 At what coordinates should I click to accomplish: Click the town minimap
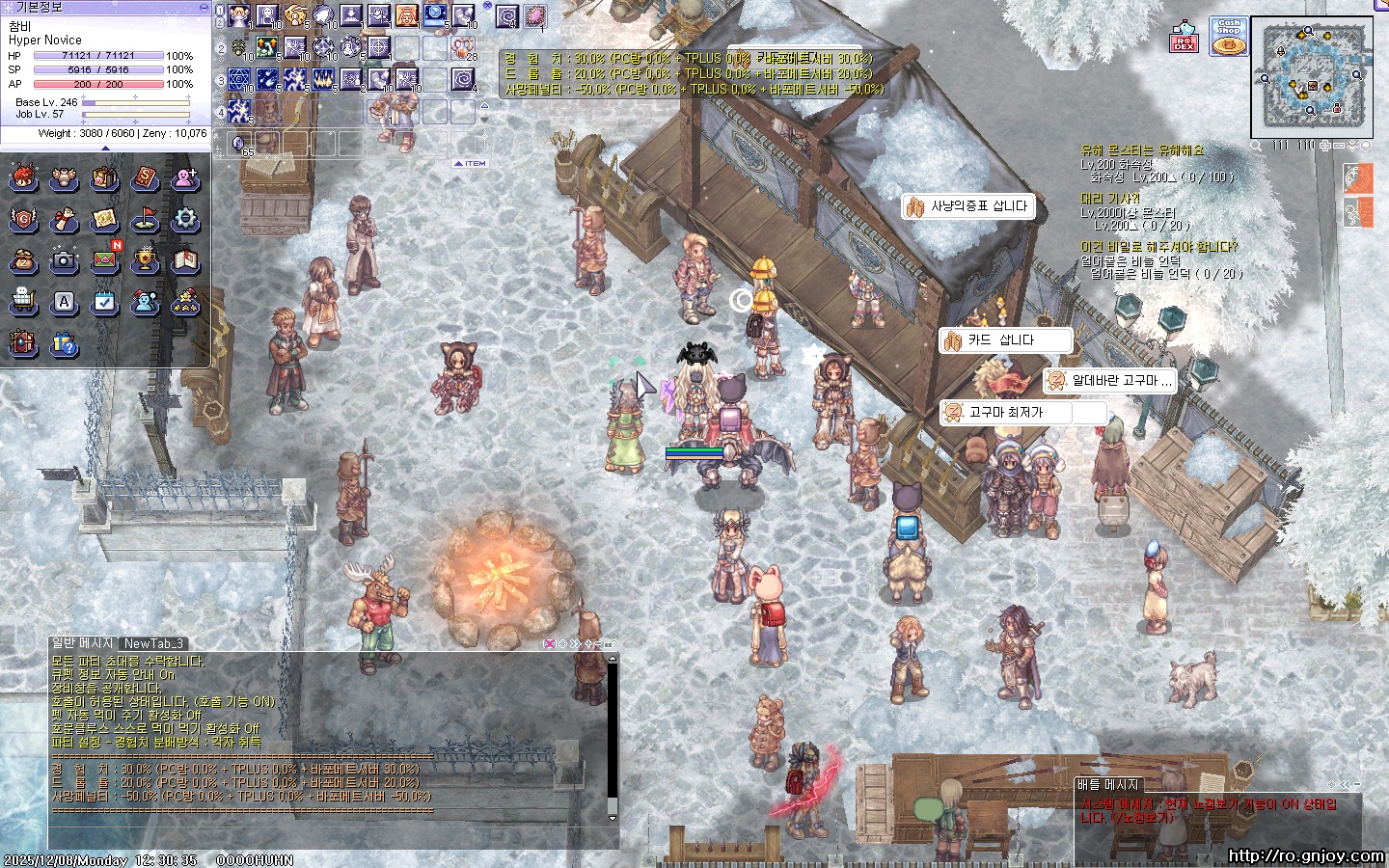(1312, 77)
